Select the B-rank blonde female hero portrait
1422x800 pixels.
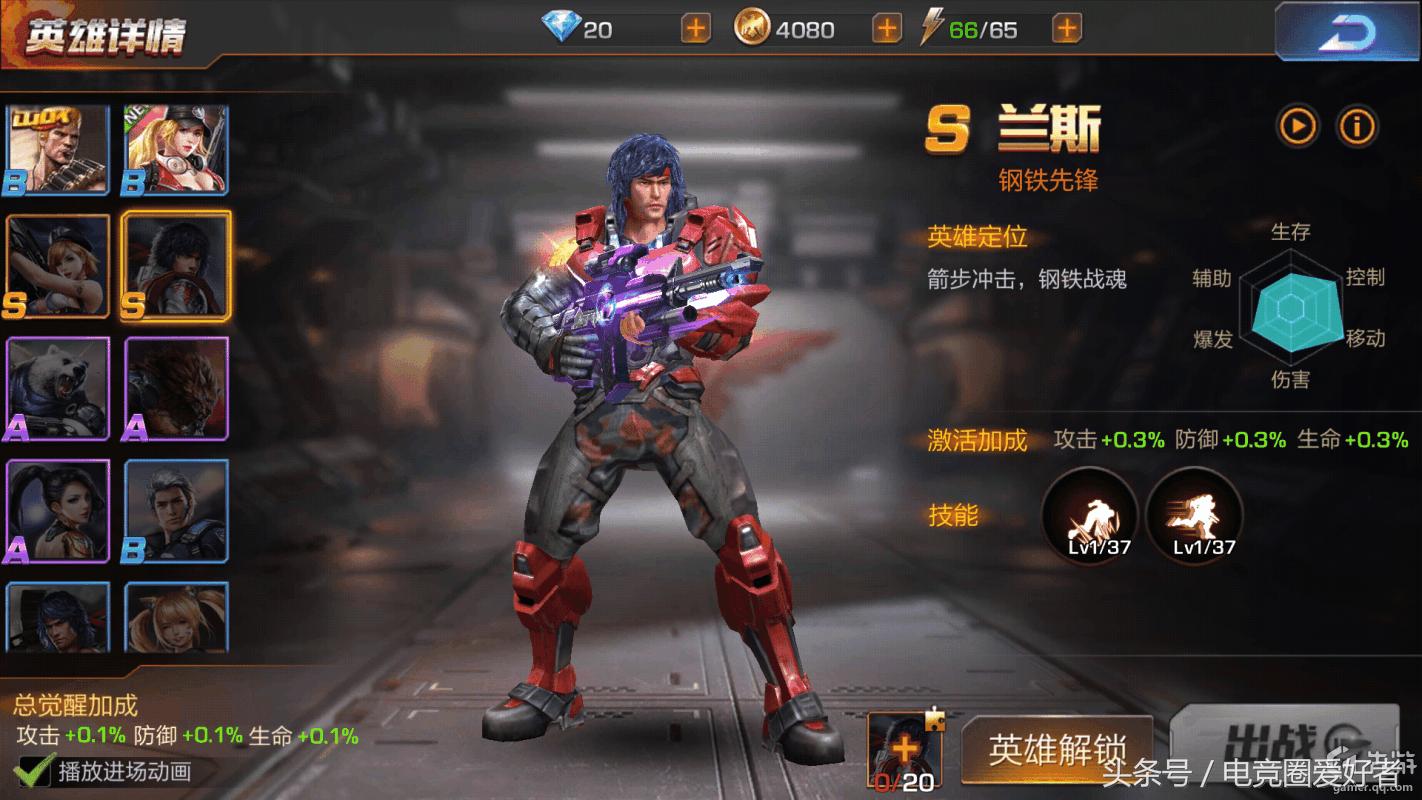[174, 148]
